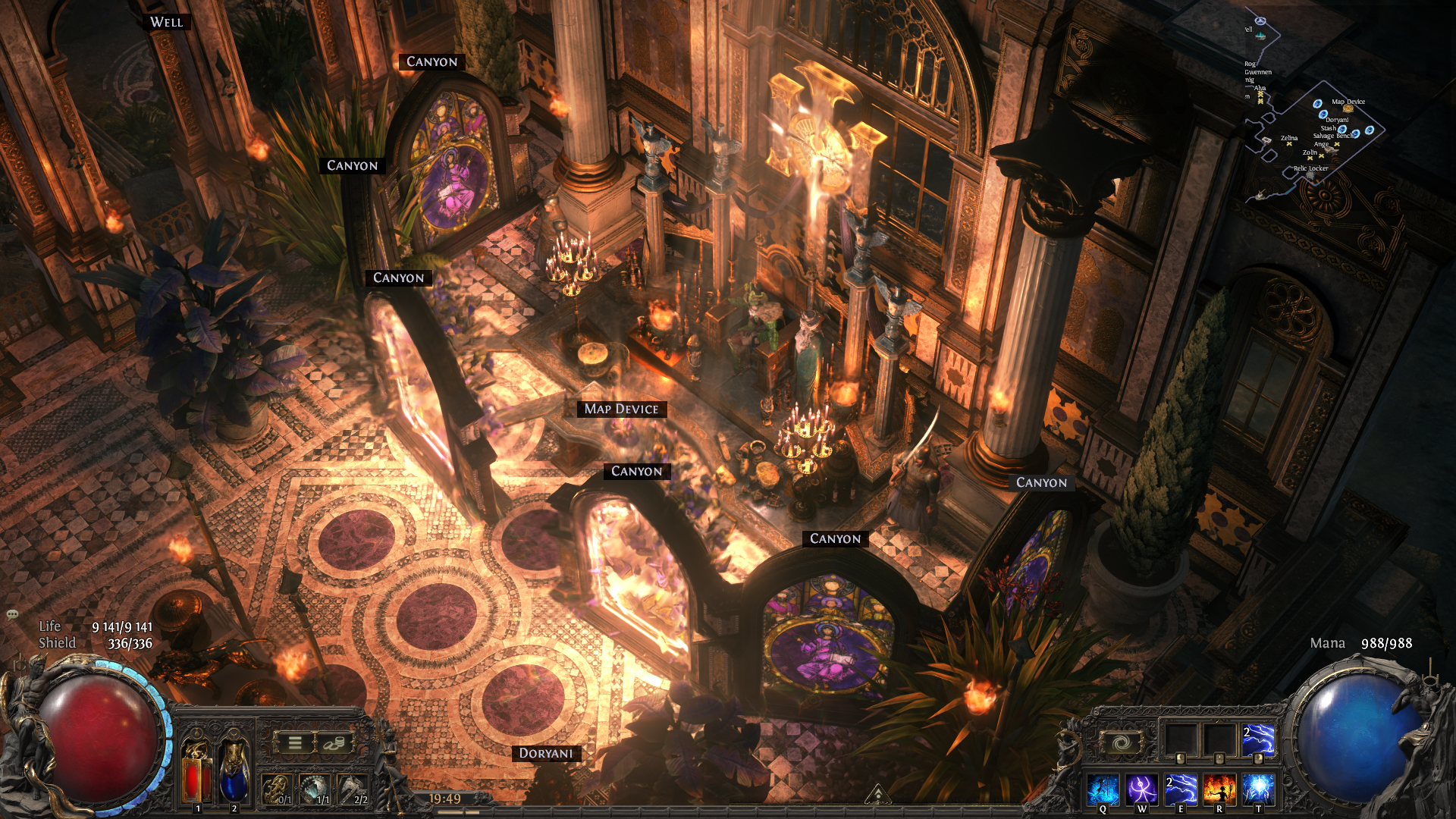Activate the blue running figure skill

click(x=1103, y=789)
